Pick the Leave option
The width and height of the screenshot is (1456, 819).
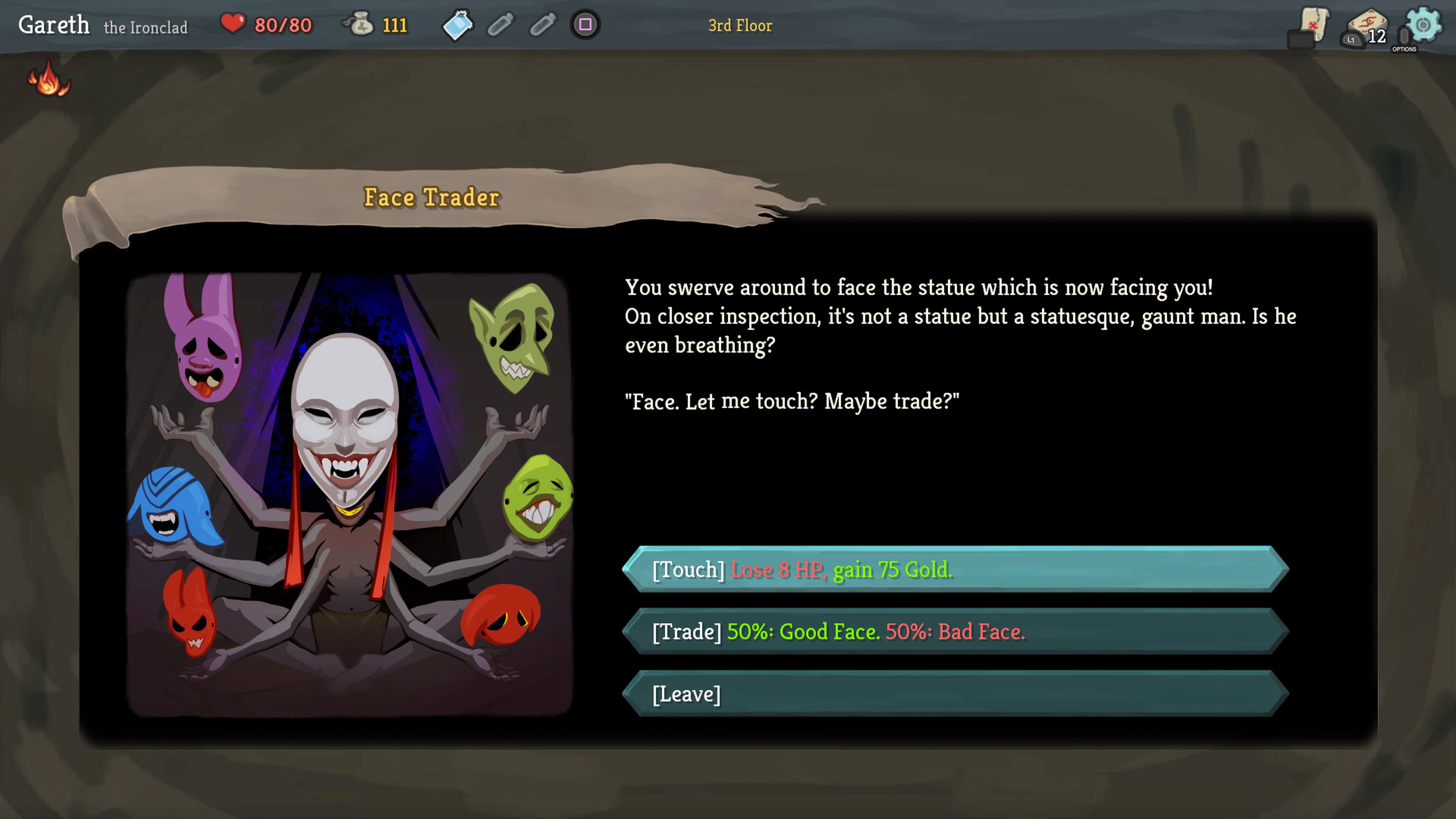pyautogui.click(x=955, y=693)
